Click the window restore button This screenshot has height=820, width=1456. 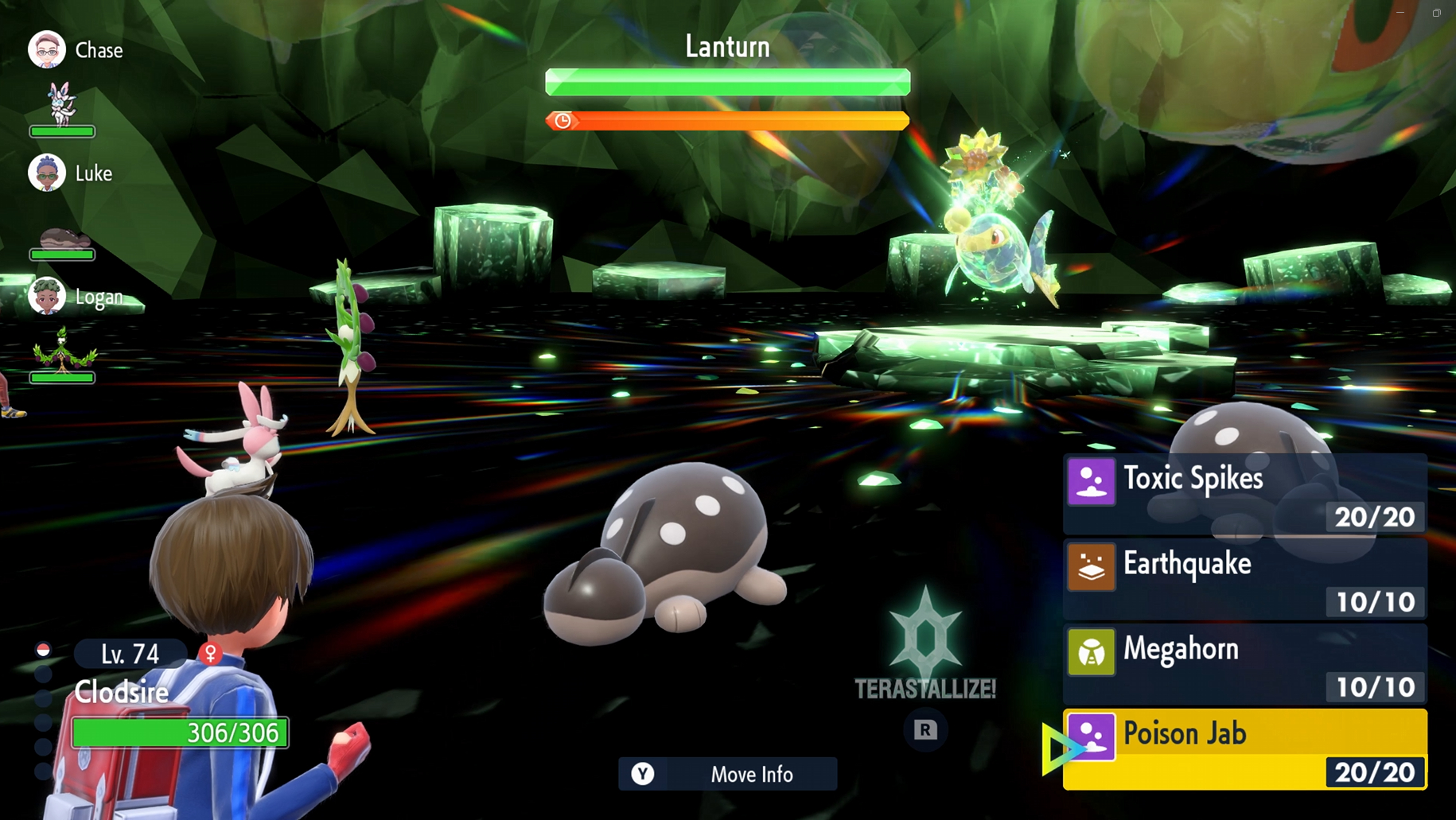tap(1437, 13)
